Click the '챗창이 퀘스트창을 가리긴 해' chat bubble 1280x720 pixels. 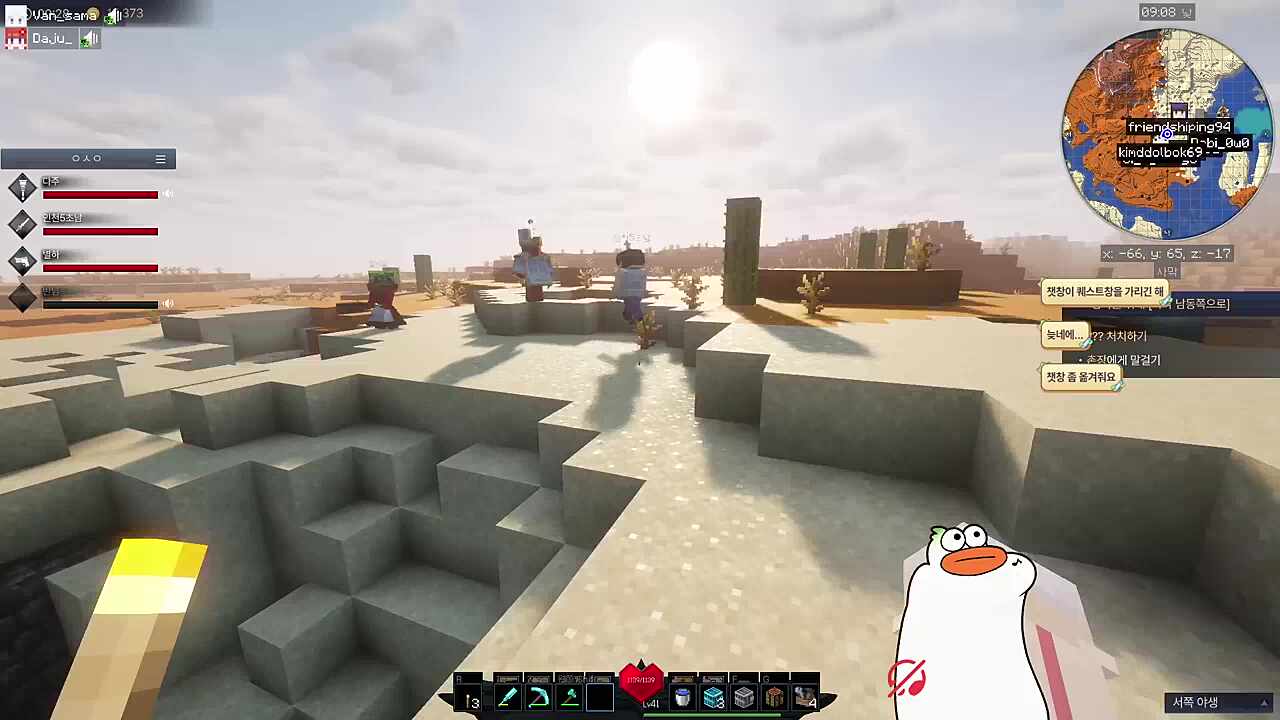coord(1104,292)
